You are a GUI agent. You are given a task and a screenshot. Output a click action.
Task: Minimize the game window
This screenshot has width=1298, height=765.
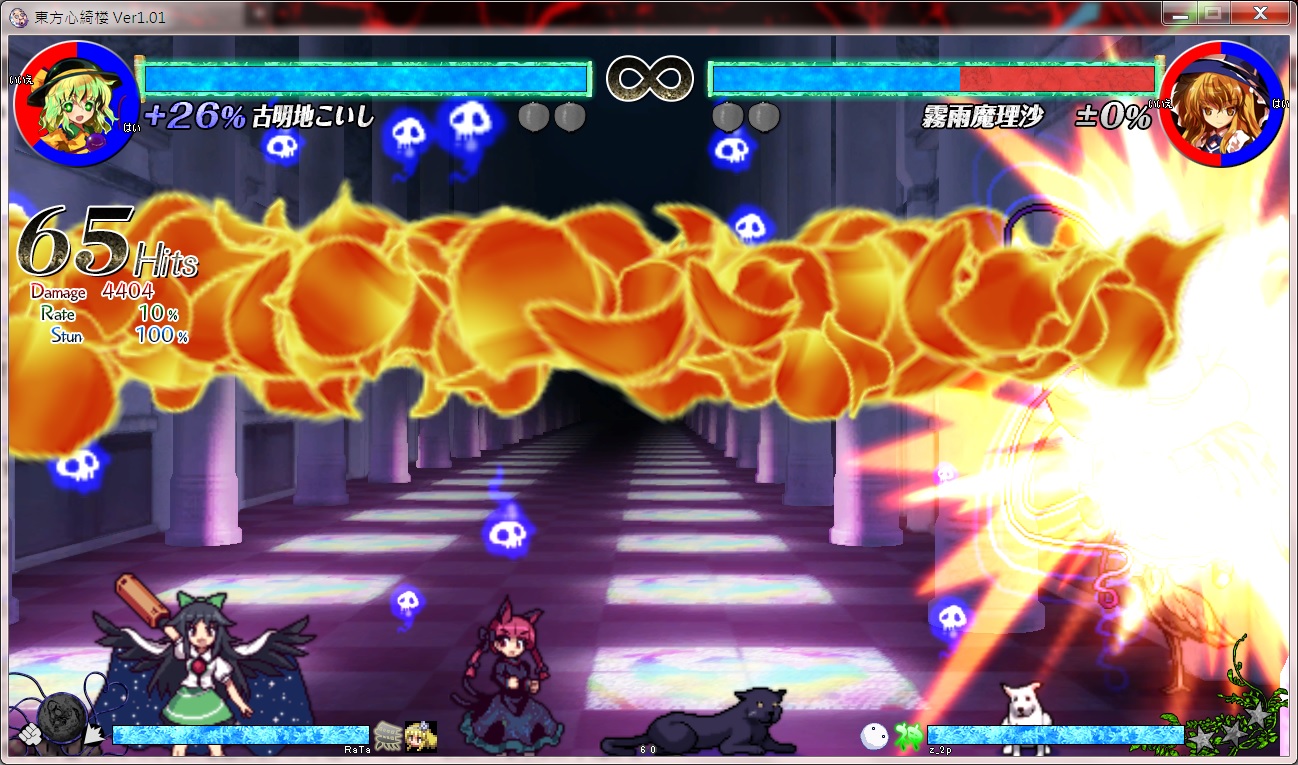point(1181,14)
